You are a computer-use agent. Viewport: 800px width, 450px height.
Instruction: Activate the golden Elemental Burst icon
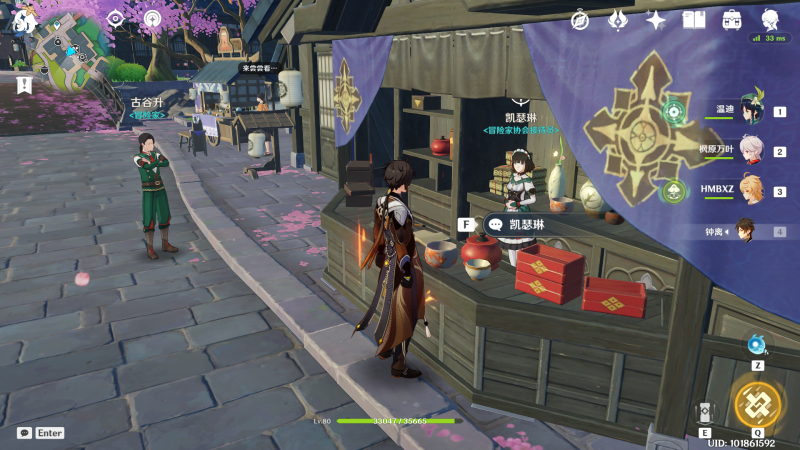click(x=757, y=403)
